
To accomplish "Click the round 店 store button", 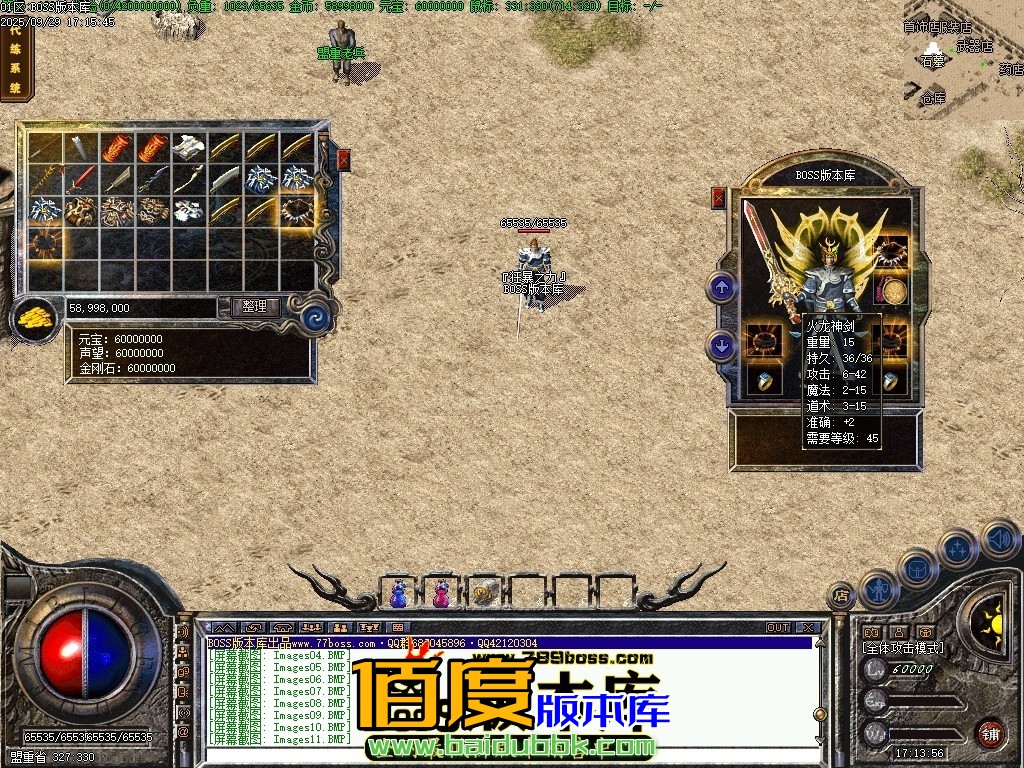I will [x=842, y=596].
